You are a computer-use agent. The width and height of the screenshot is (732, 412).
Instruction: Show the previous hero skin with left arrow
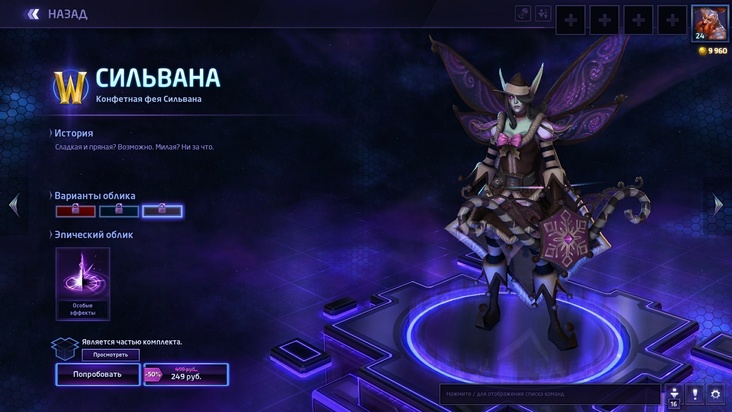(x=13, y=204)
